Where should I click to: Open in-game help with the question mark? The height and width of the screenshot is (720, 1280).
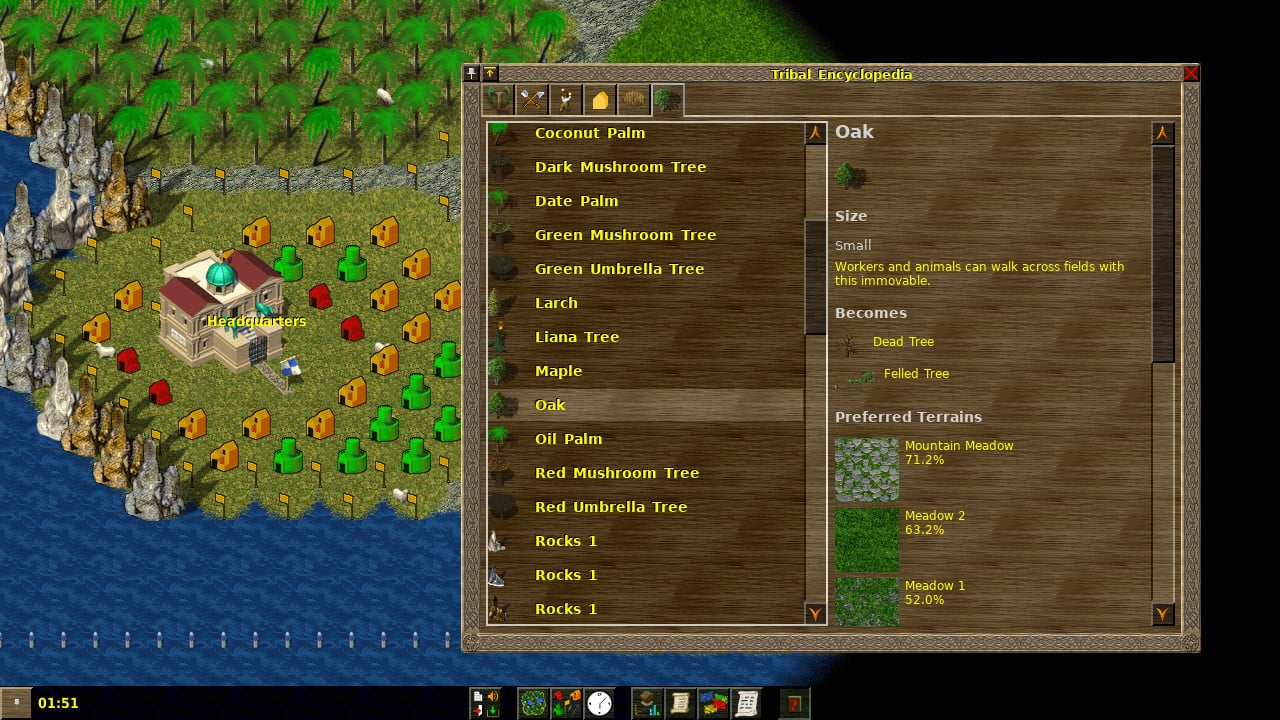point(794,703)
